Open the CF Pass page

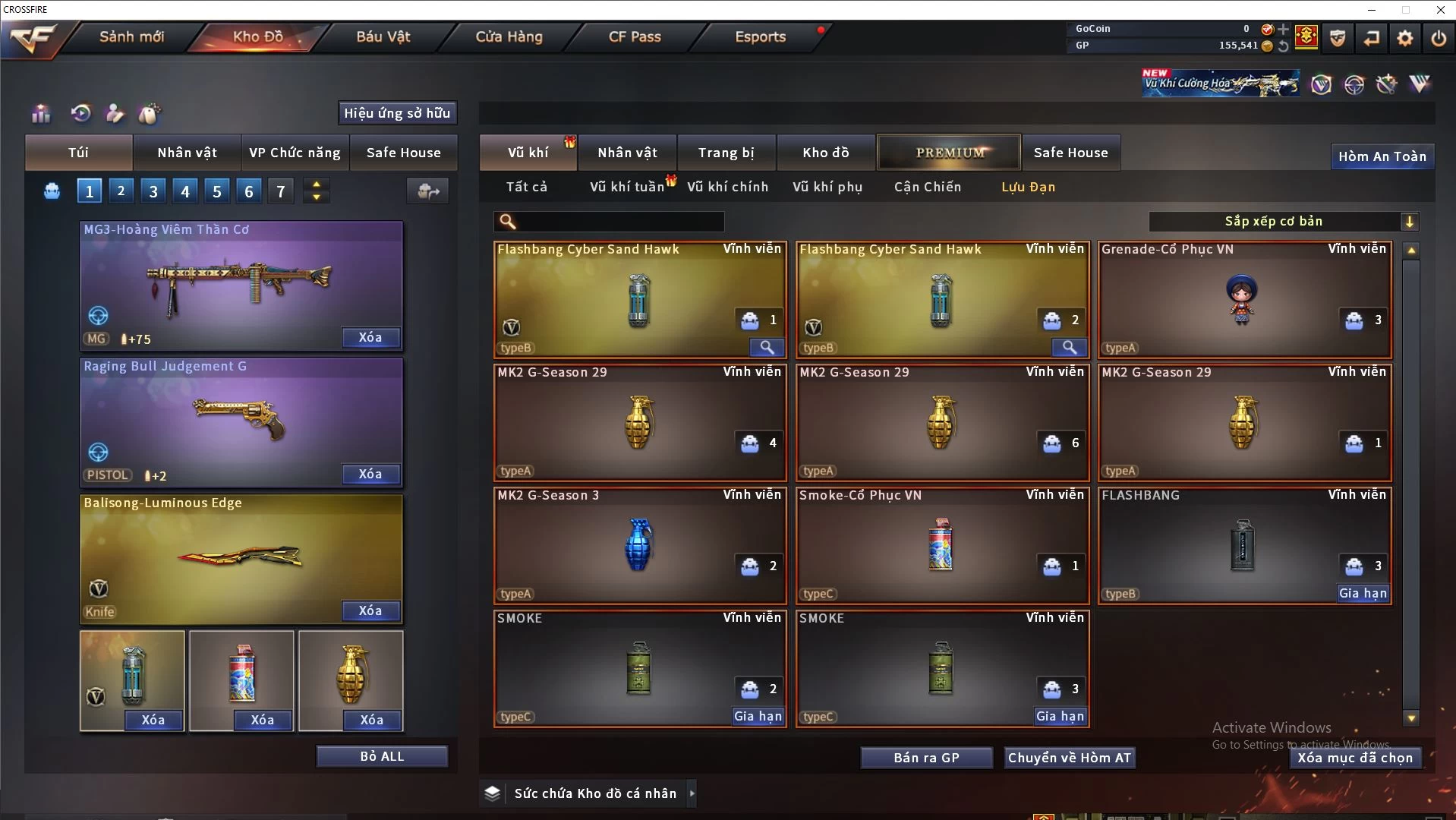tap(635, 36)
